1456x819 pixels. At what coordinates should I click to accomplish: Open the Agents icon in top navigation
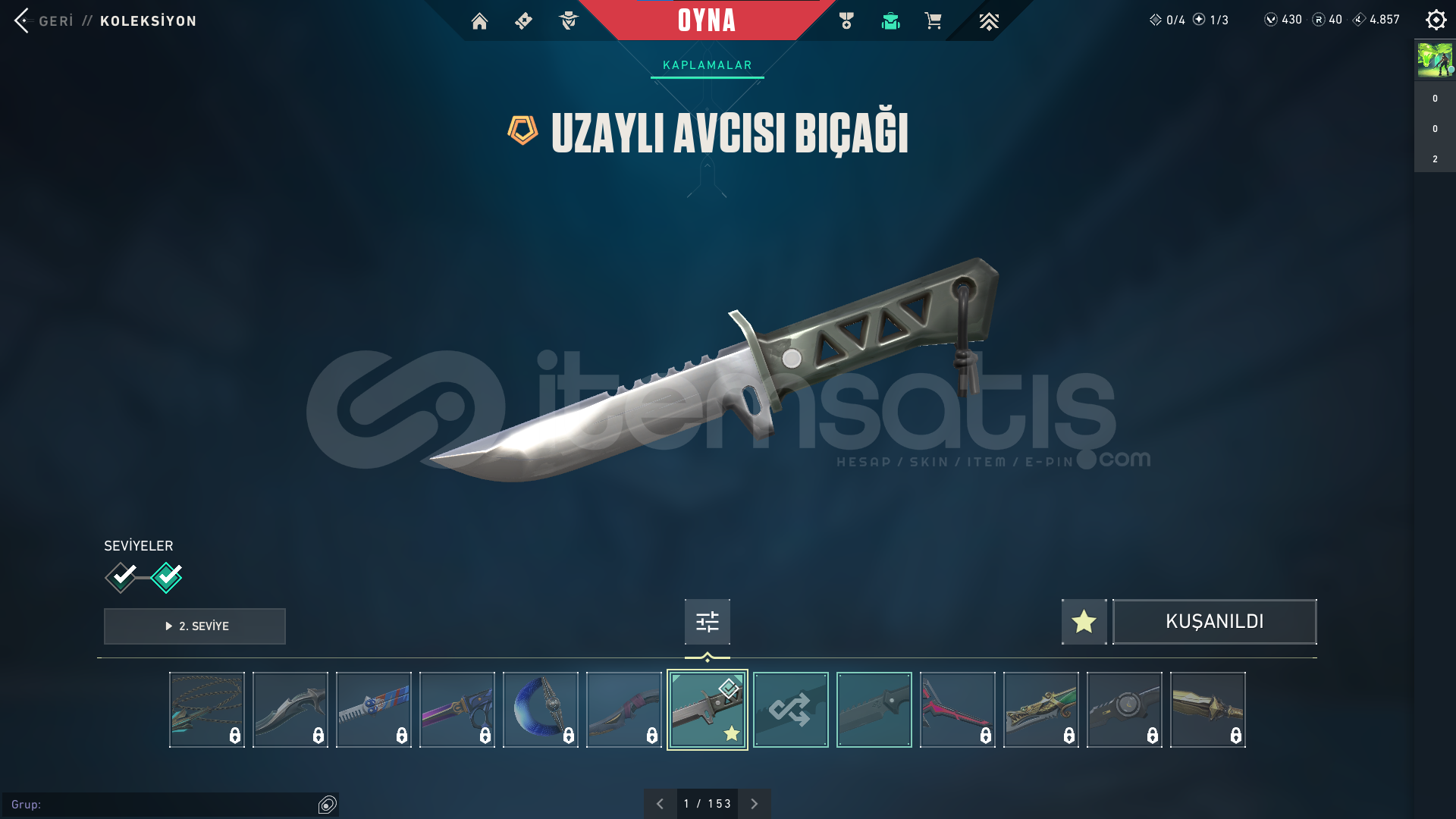pyautogui.click(x=569, y=21)
